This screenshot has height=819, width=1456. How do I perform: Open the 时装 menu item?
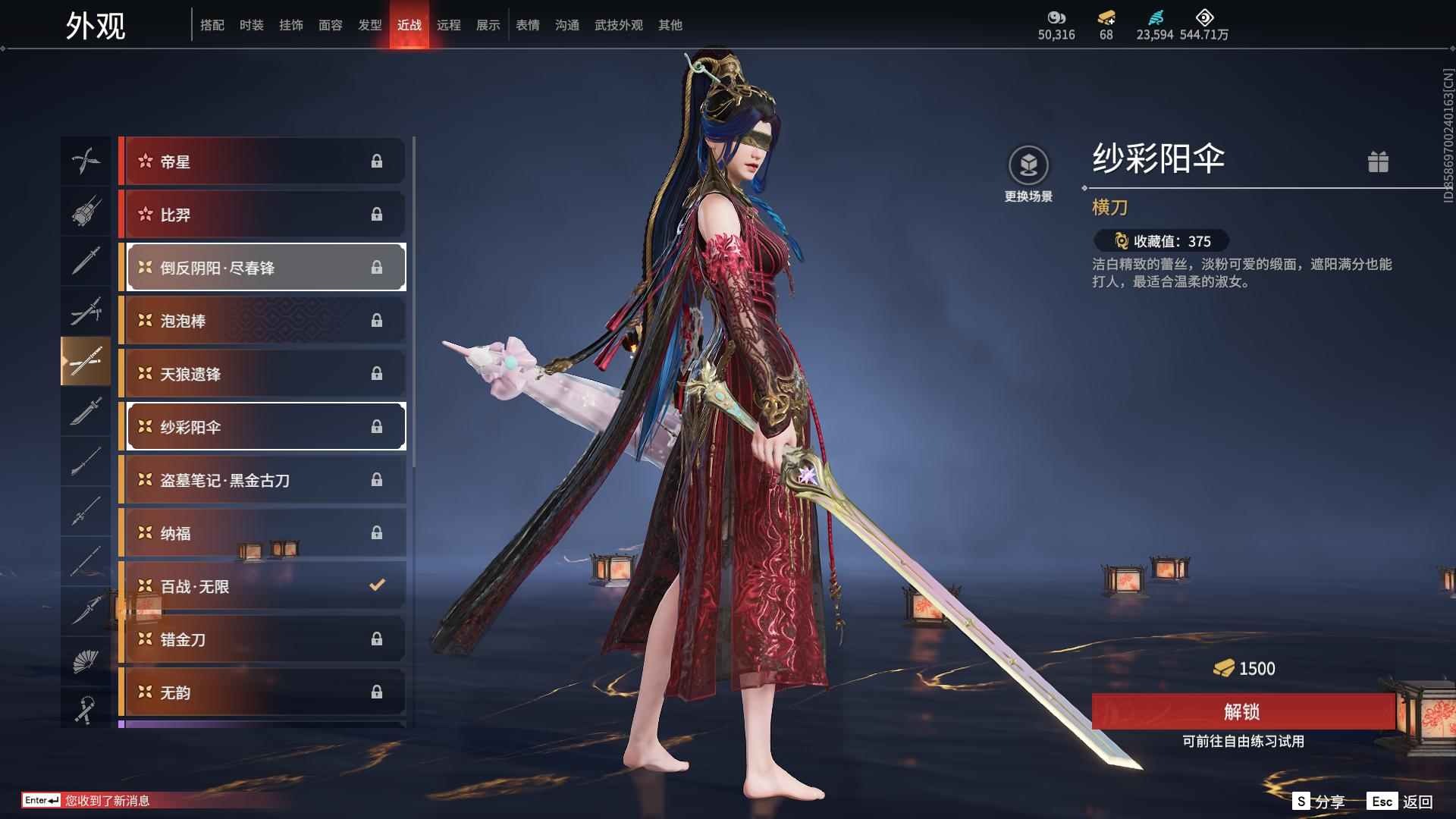(253, 24)
